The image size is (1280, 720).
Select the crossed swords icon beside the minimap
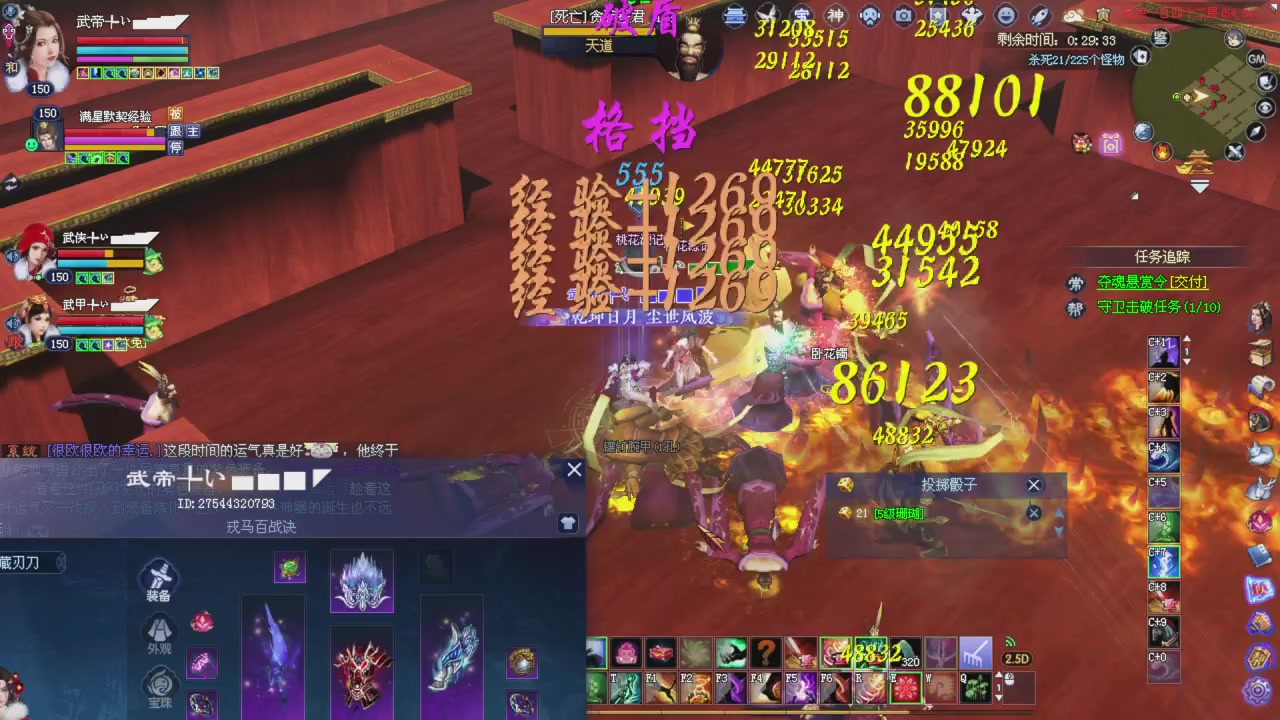pyautogui.click(x=1233, y=151)
